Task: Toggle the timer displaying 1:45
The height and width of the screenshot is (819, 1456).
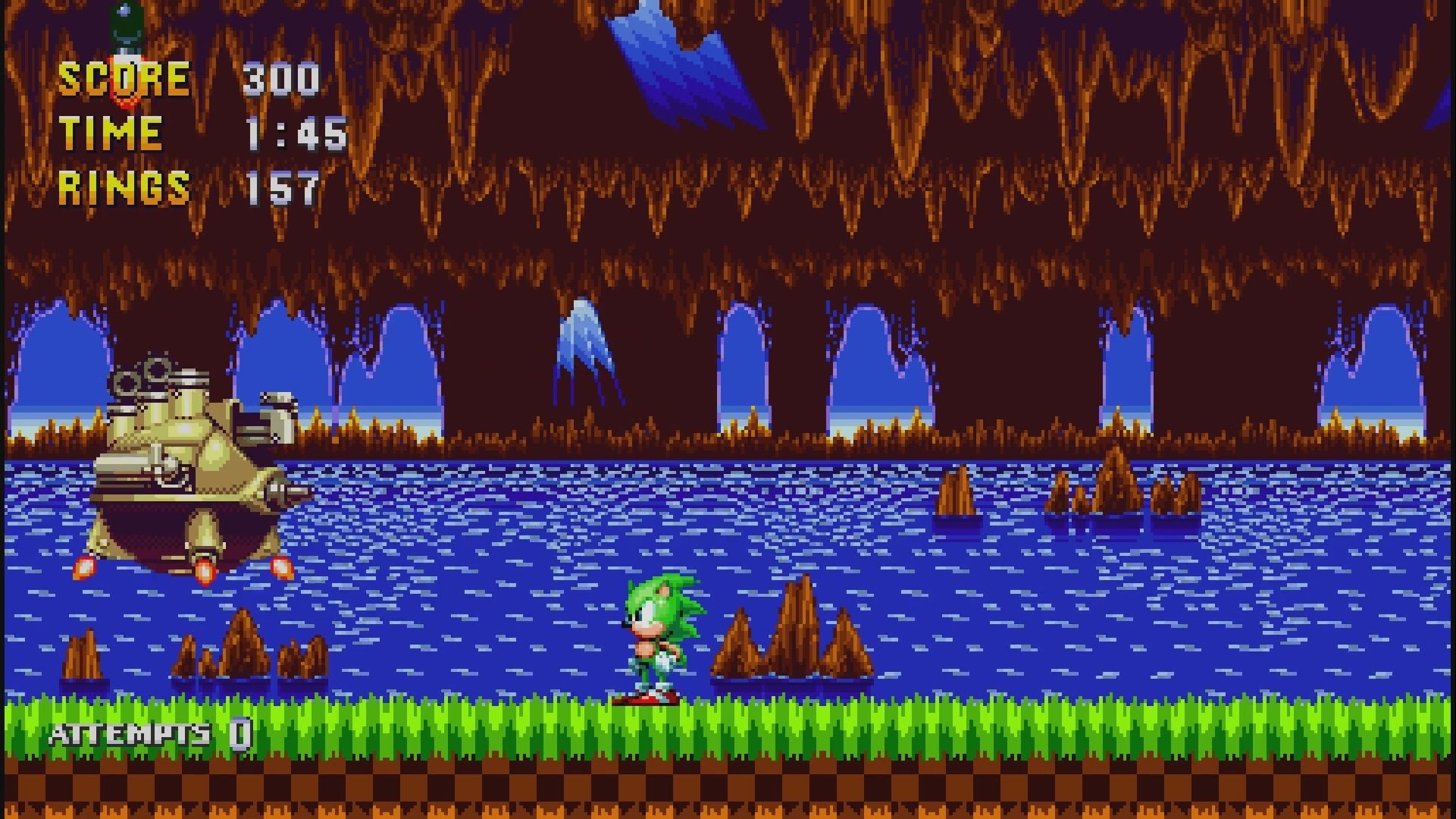Action: (x=296, y=133)
